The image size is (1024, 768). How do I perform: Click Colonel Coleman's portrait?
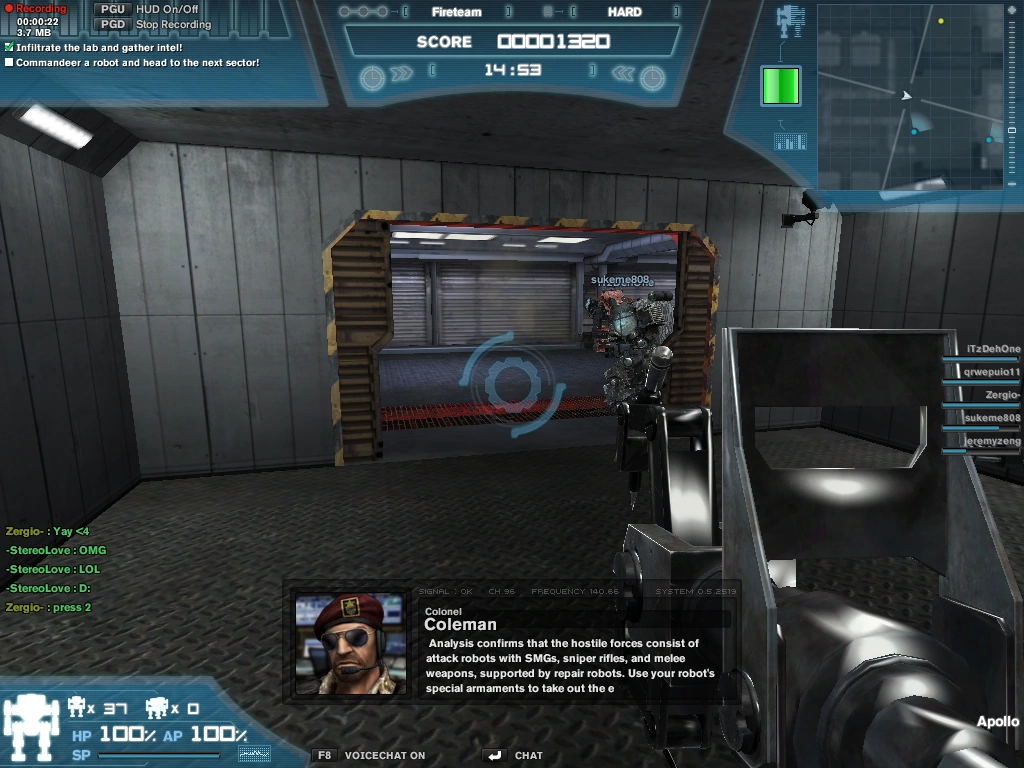[x=349, y=642]
